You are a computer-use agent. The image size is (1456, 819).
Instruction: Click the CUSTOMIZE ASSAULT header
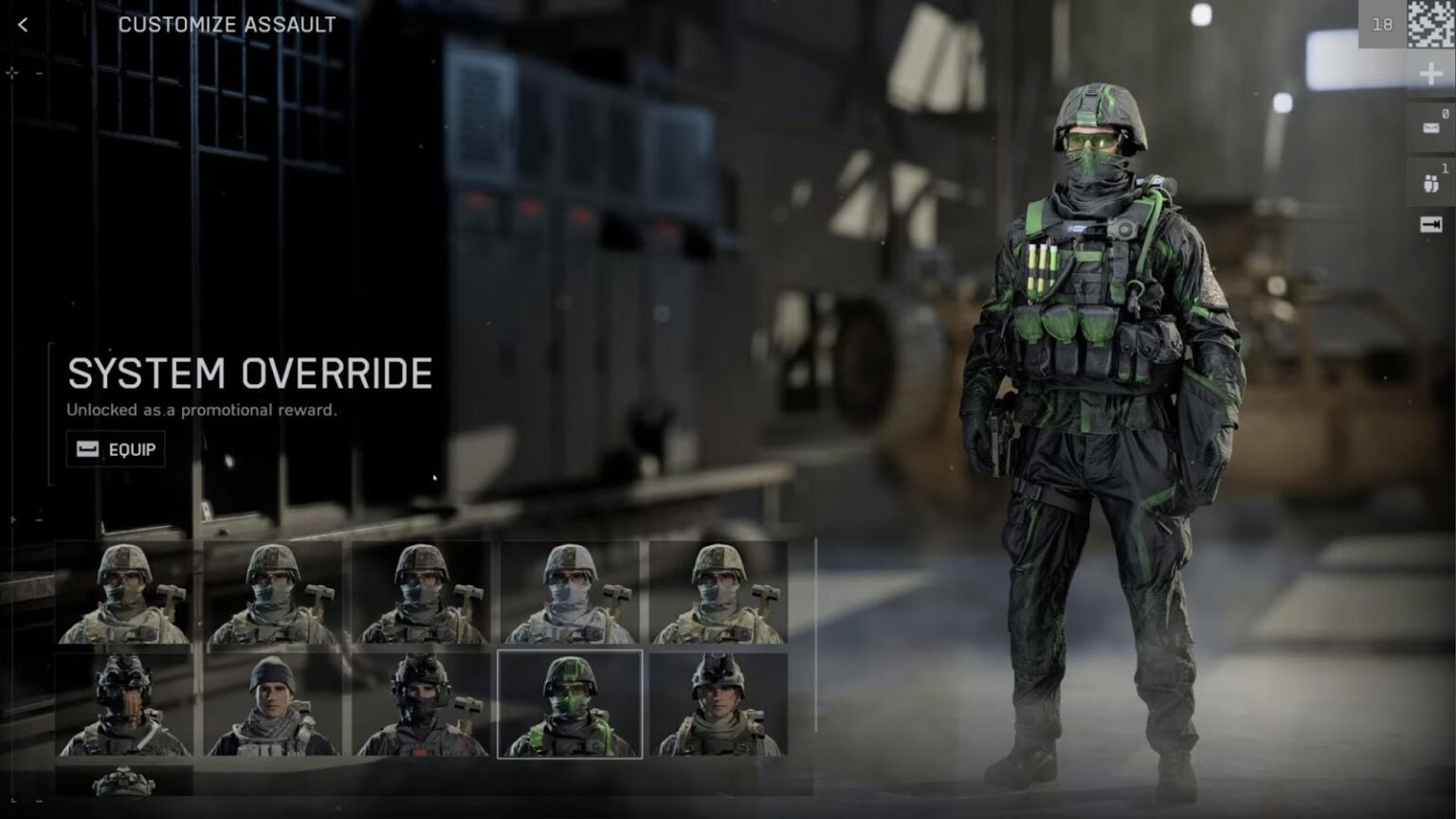(x=226, y=26)
